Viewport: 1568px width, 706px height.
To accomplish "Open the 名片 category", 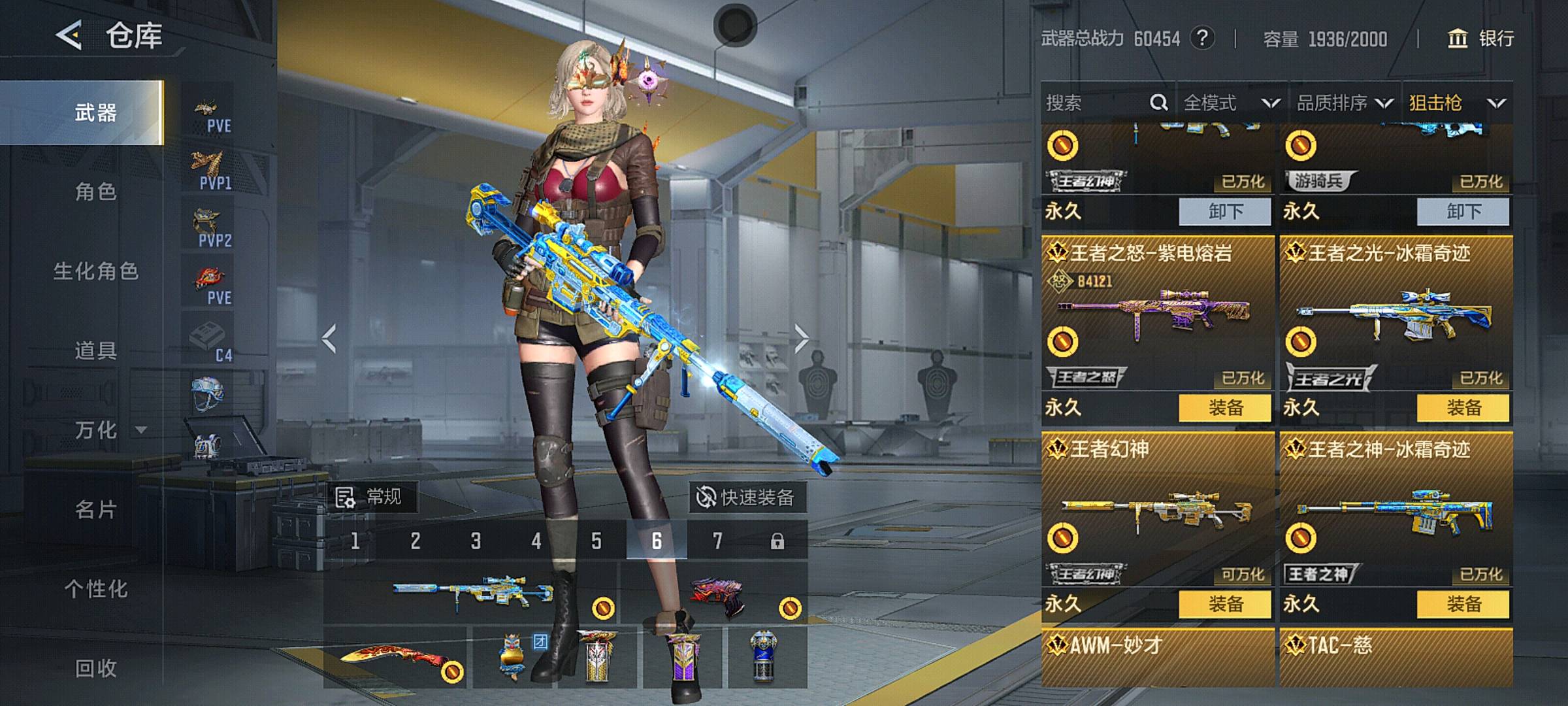I will 95,509.
